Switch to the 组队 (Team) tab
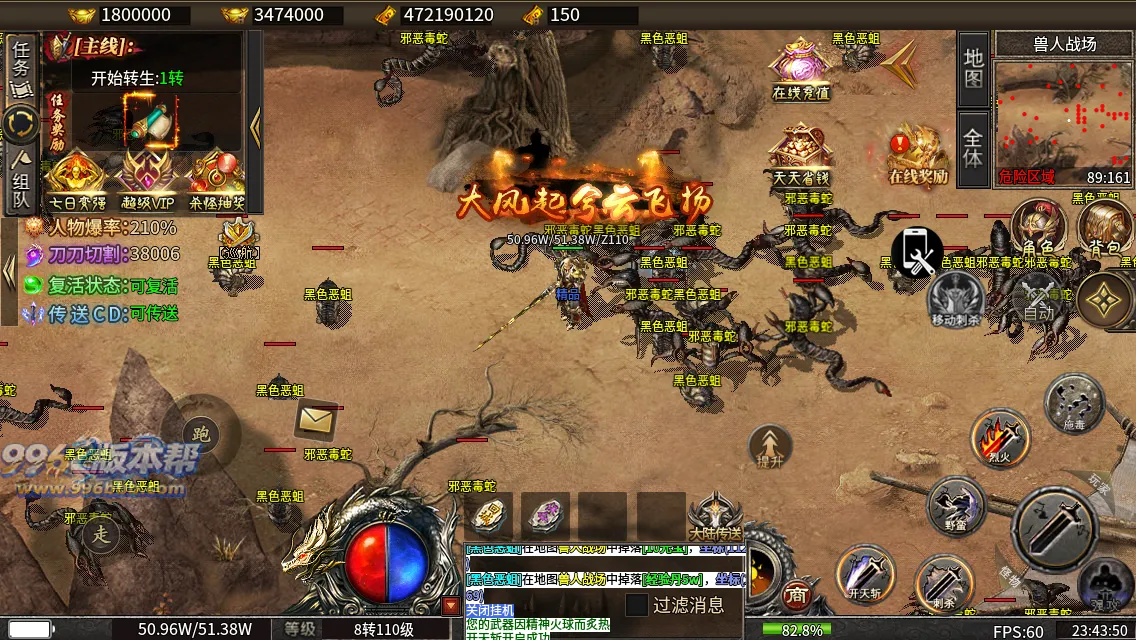 [21, 181]
